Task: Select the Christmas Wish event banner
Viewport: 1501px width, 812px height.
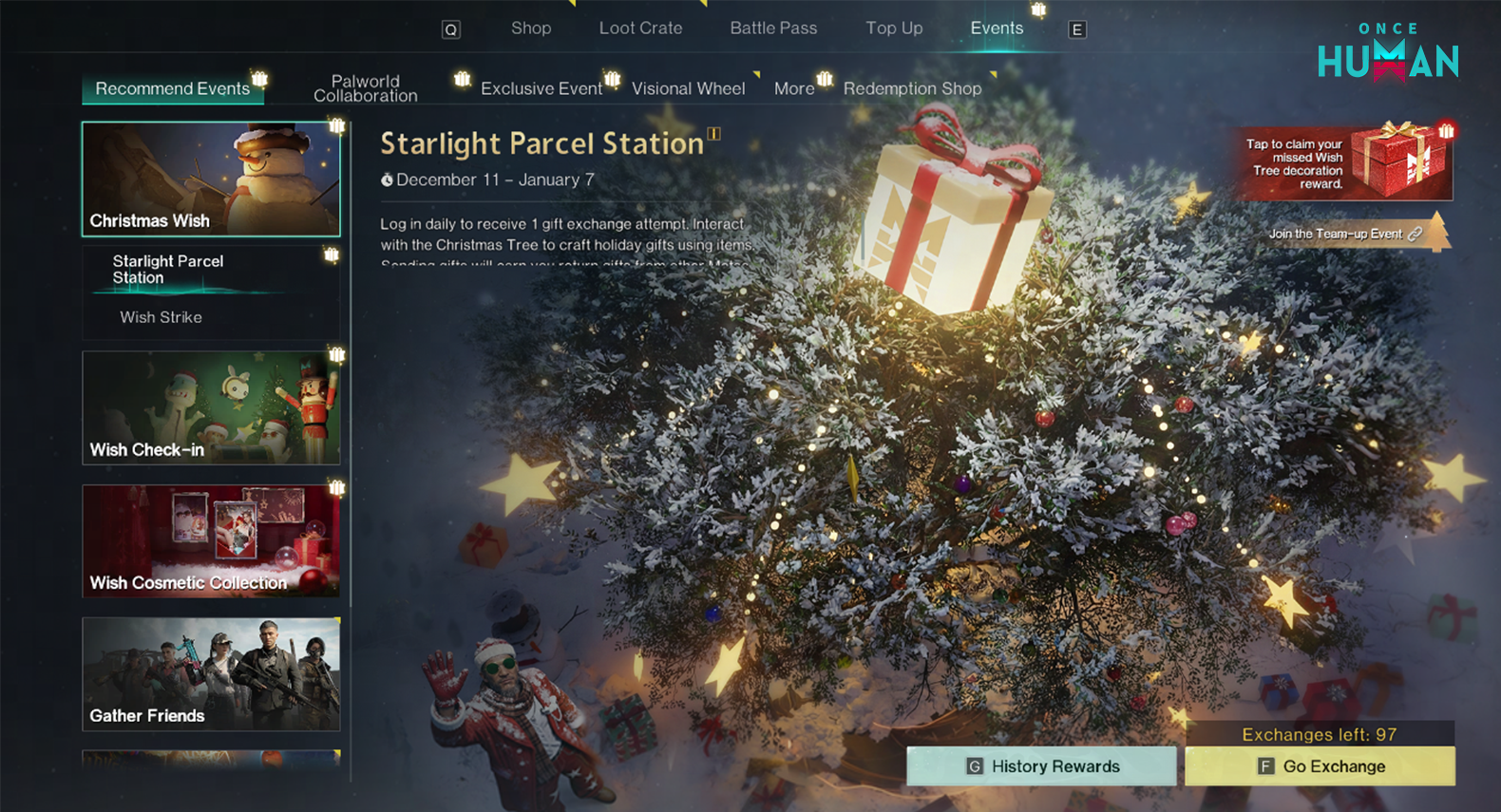Action: 211,179
